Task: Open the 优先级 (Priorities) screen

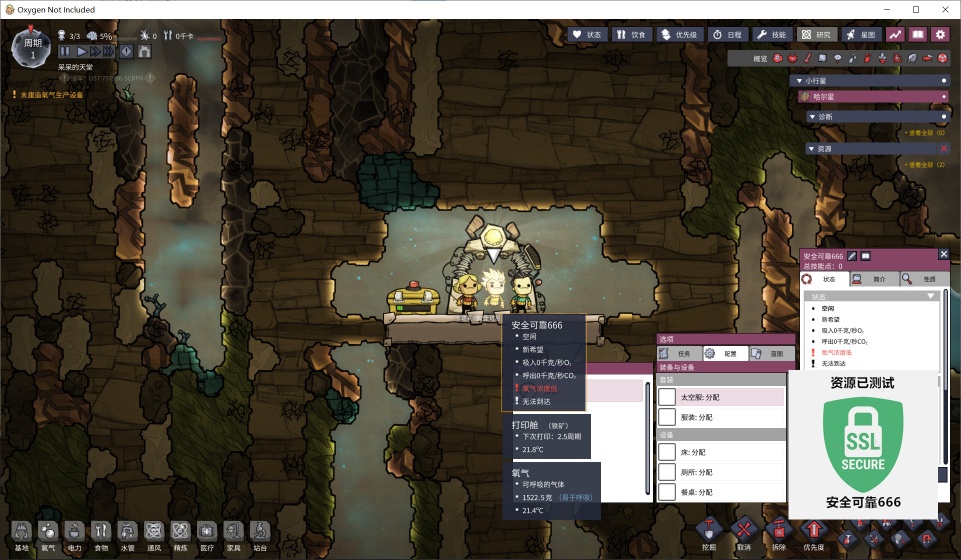Action: click(679, 34)
